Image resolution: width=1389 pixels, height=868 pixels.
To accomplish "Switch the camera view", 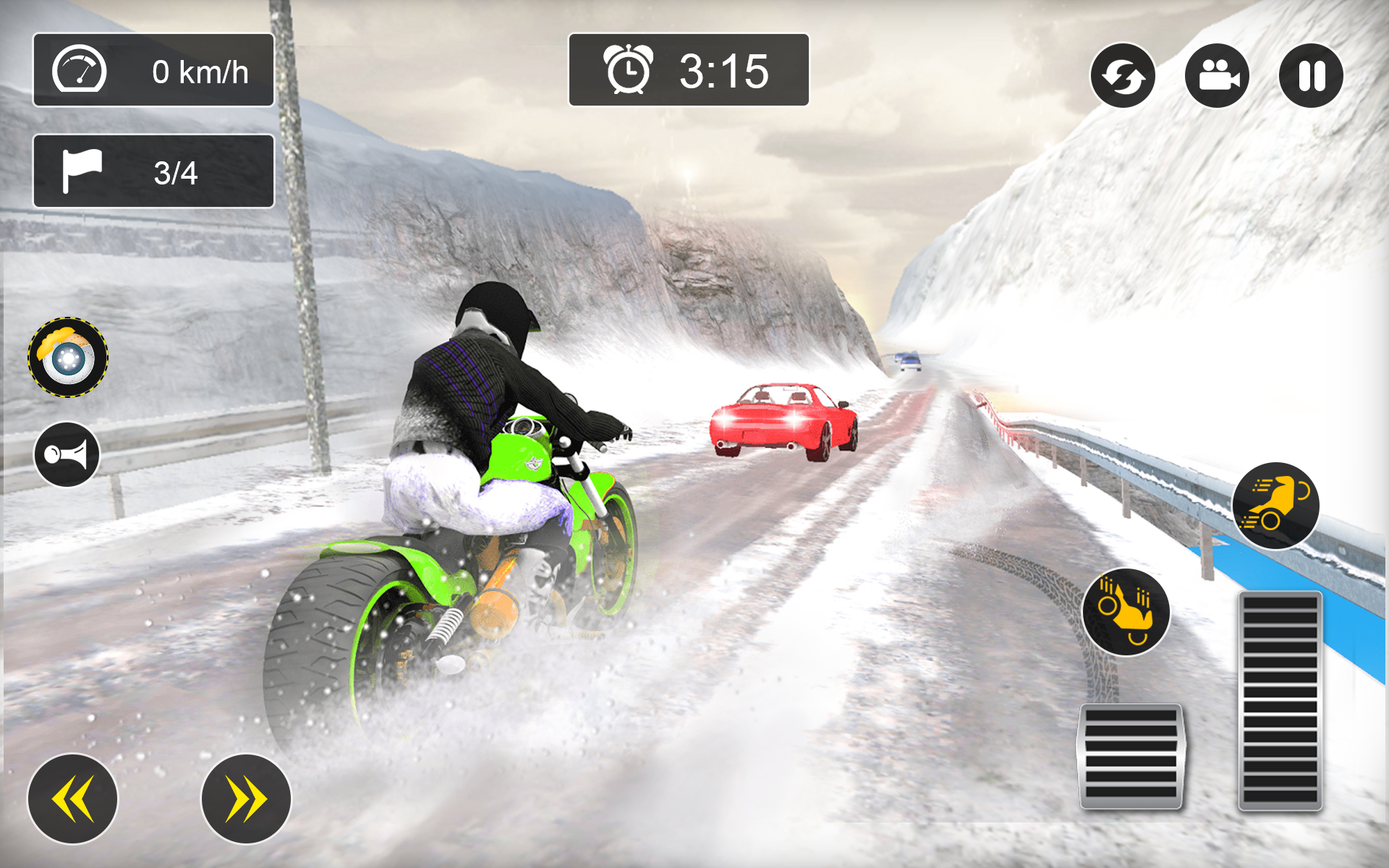I will click(1217, 75).
